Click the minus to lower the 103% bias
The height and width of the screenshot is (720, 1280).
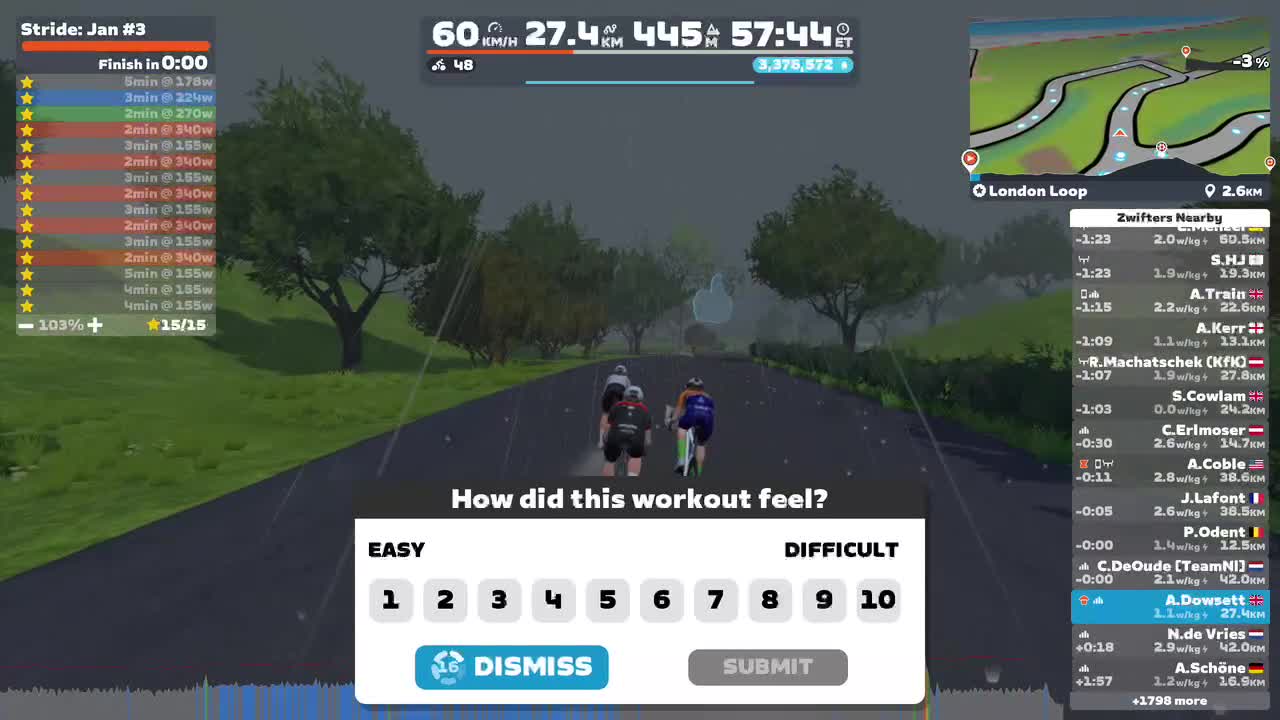(25, 324)
